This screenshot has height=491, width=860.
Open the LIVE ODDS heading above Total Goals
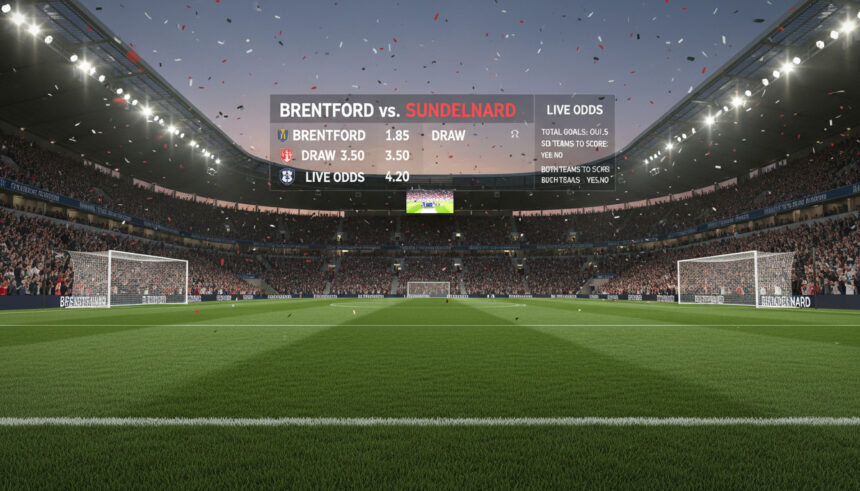click(576, 110)
